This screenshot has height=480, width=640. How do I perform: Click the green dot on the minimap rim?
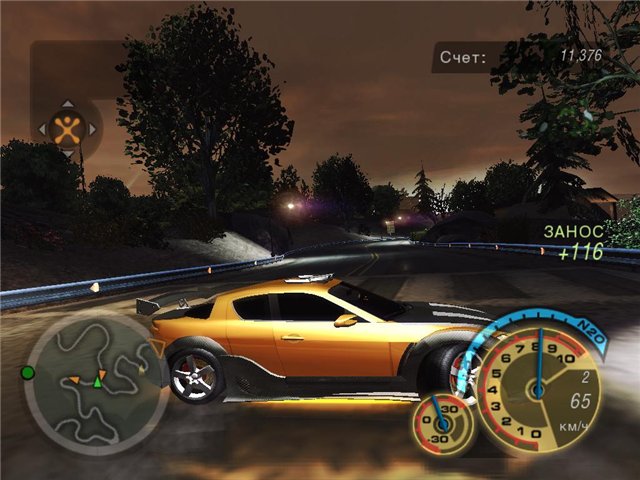point(28,373)
